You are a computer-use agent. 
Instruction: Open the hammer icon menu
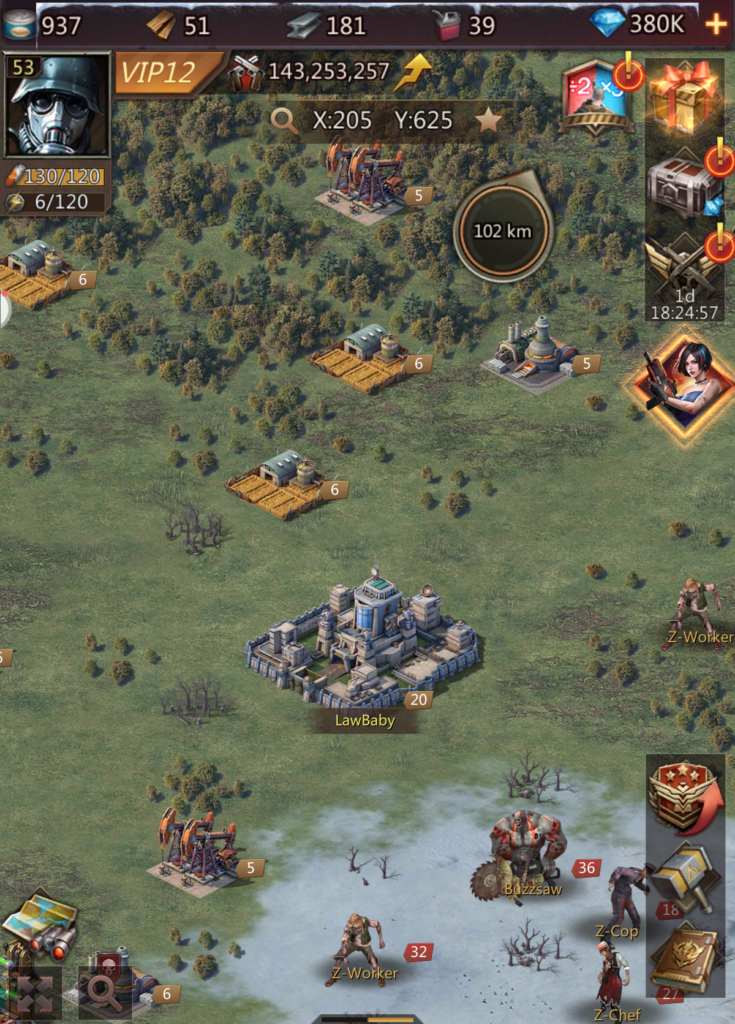coord(685,880)
